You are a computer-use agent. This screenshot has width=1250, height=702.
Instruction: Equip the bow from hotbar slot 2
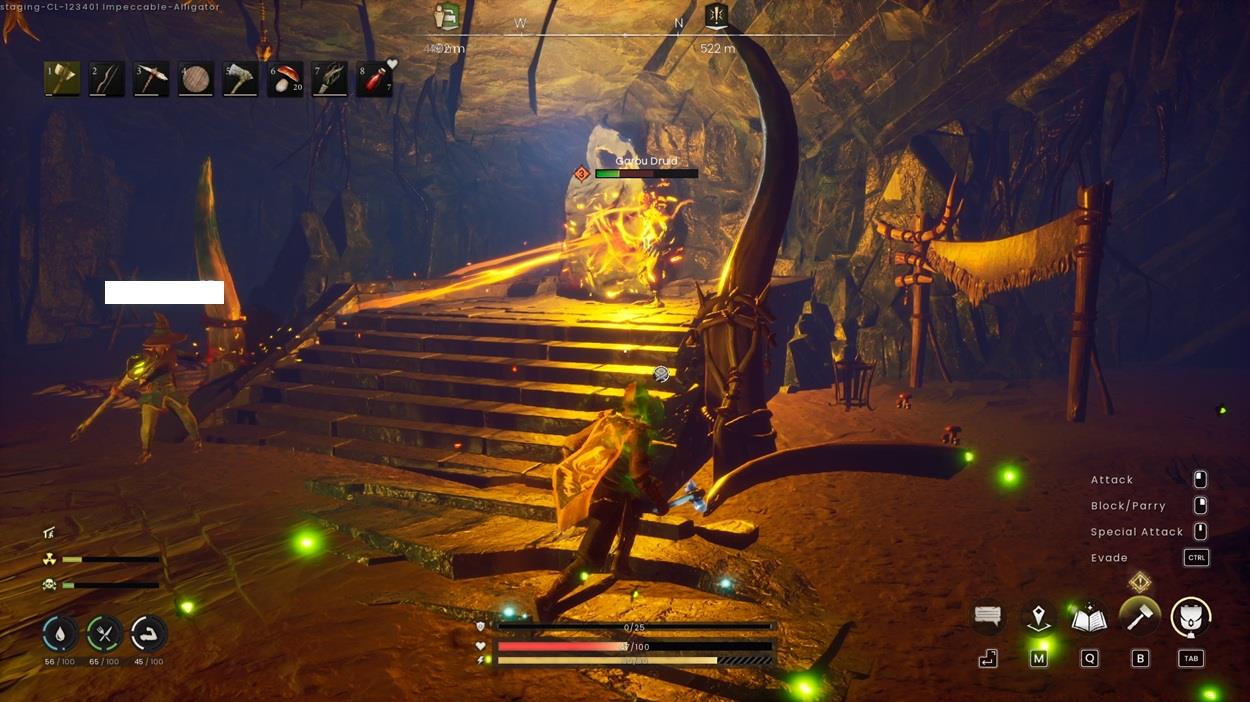(107, 79)
